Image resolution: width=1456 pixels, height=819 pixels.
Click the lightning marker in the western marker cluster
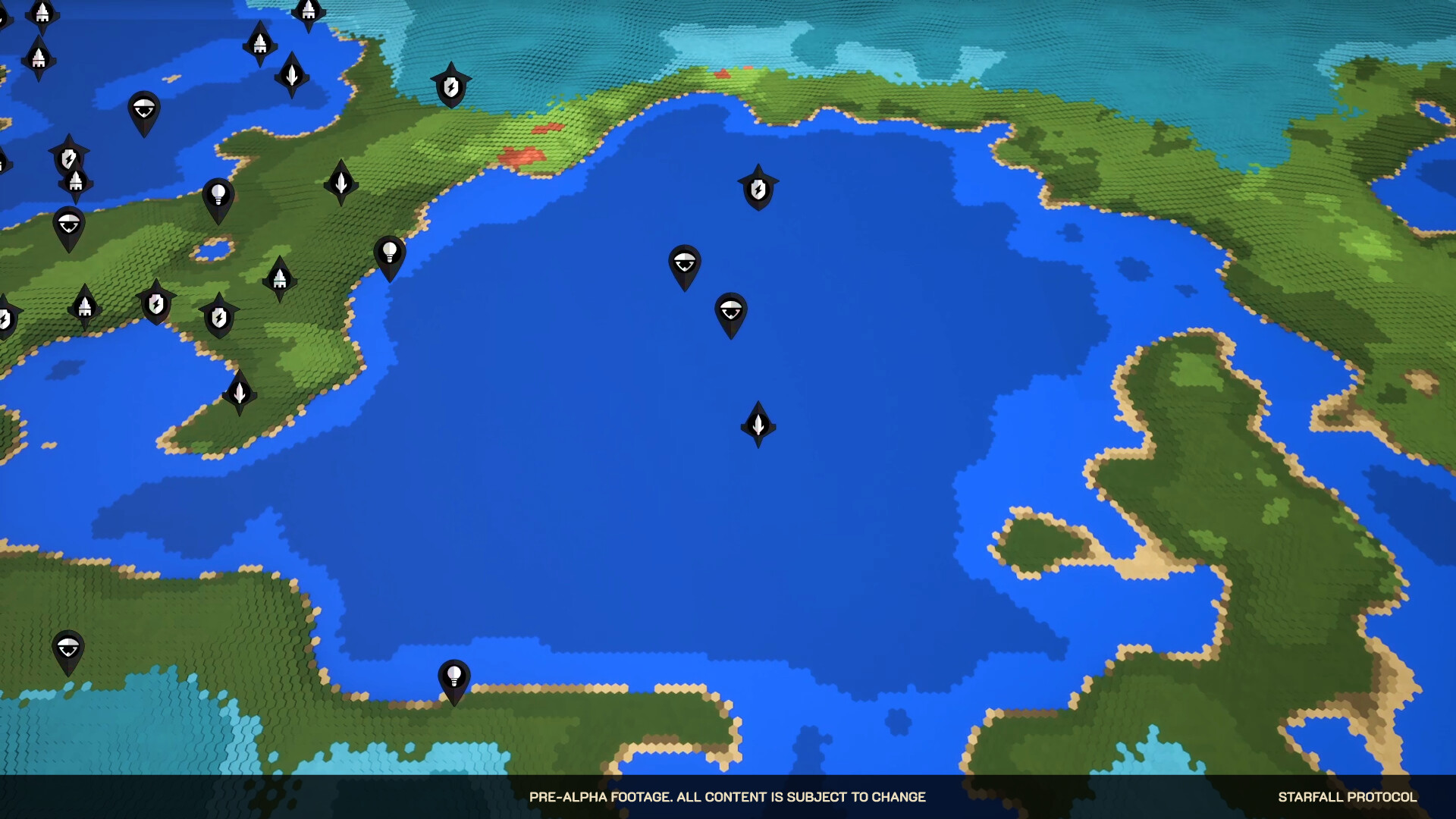[67, 157]
